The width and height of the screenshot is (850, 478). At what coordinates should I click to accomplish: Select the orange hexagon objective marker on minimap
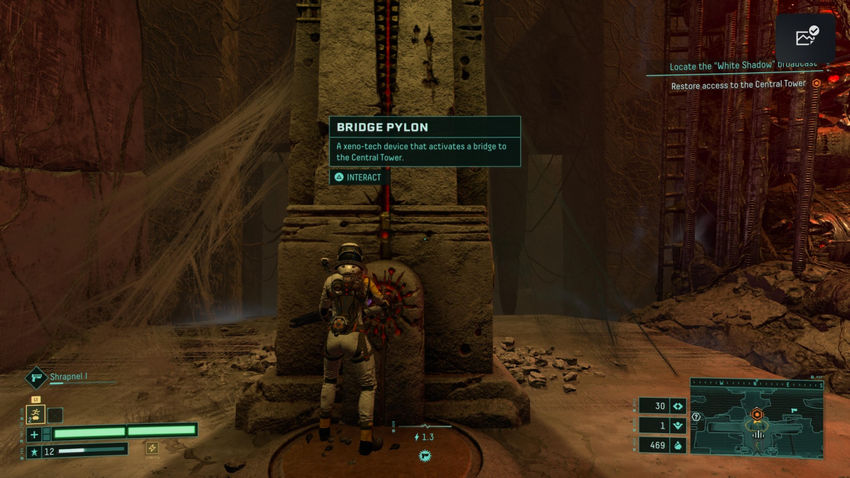tap(757, 414)
